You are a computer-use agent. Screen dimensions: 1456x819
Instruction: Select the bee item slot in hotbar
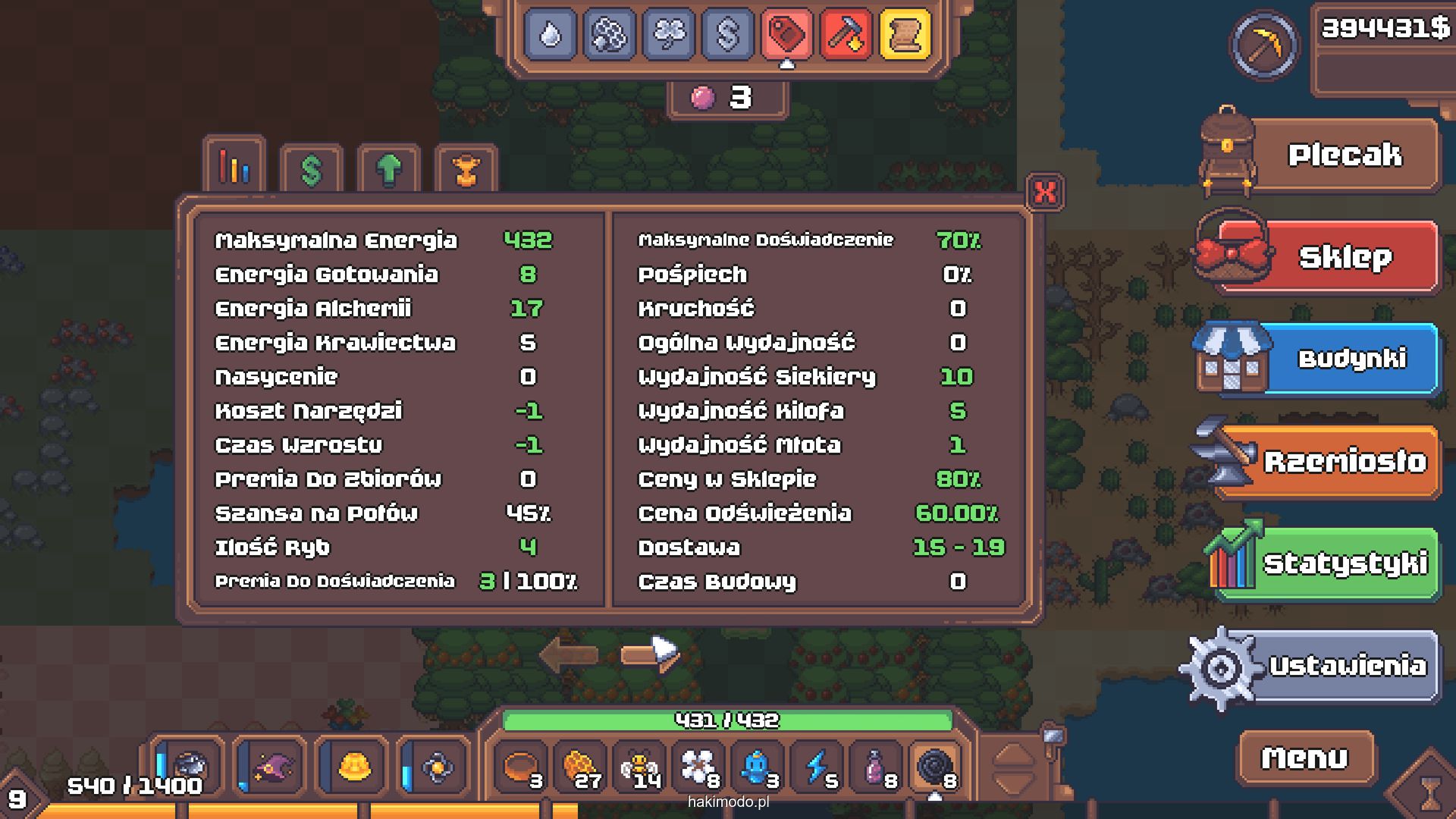[639, 767]
